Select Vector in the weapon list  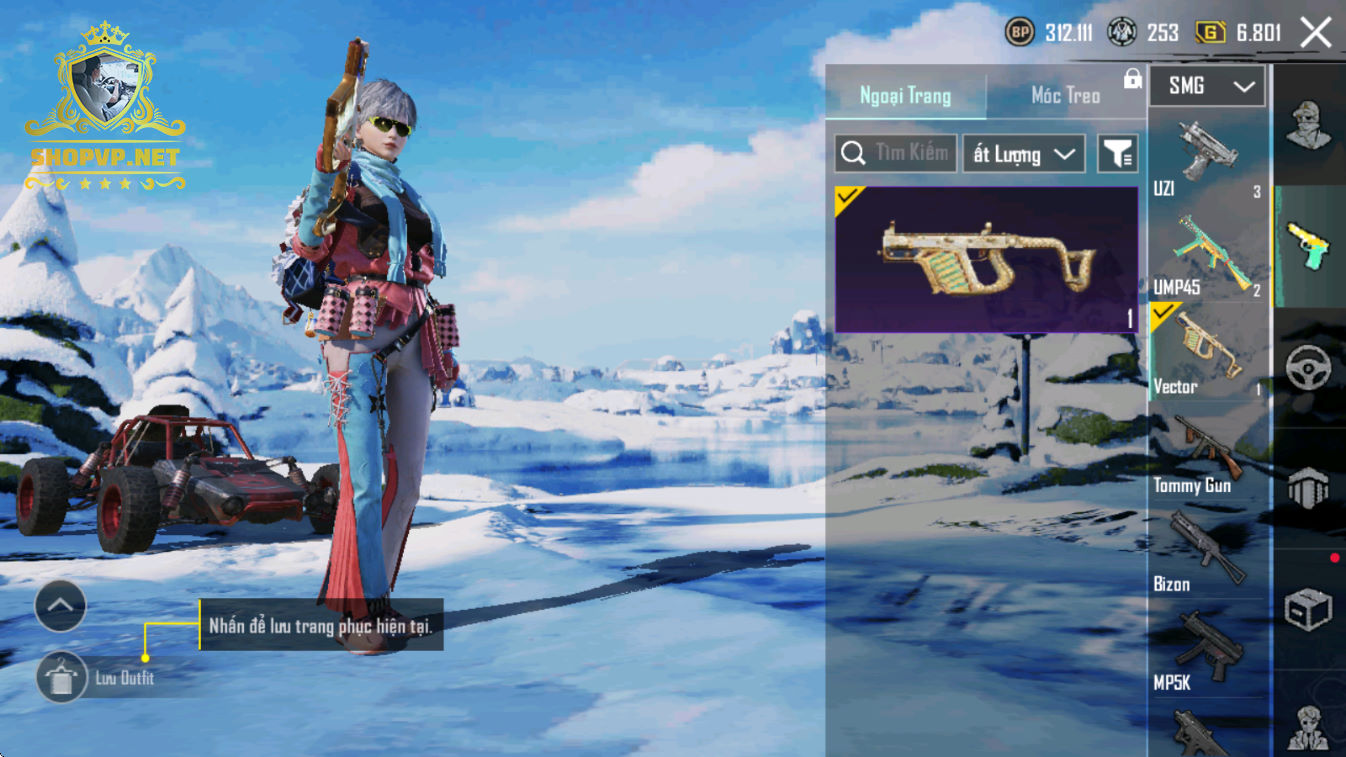tap(1207, 352)
